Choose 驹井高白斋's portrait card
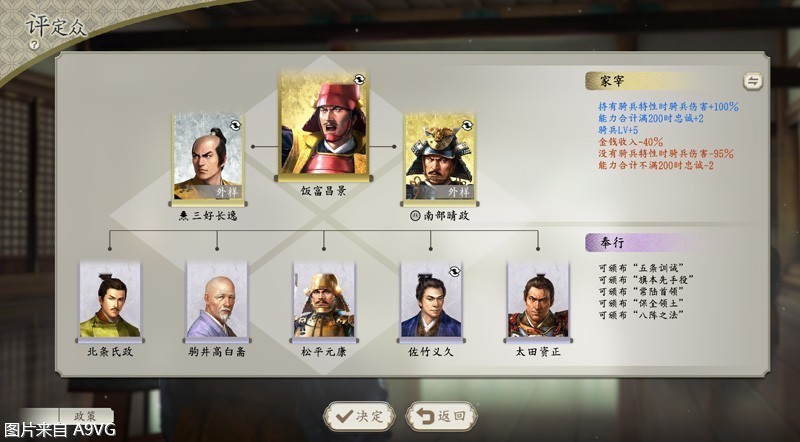 (216, 300)
